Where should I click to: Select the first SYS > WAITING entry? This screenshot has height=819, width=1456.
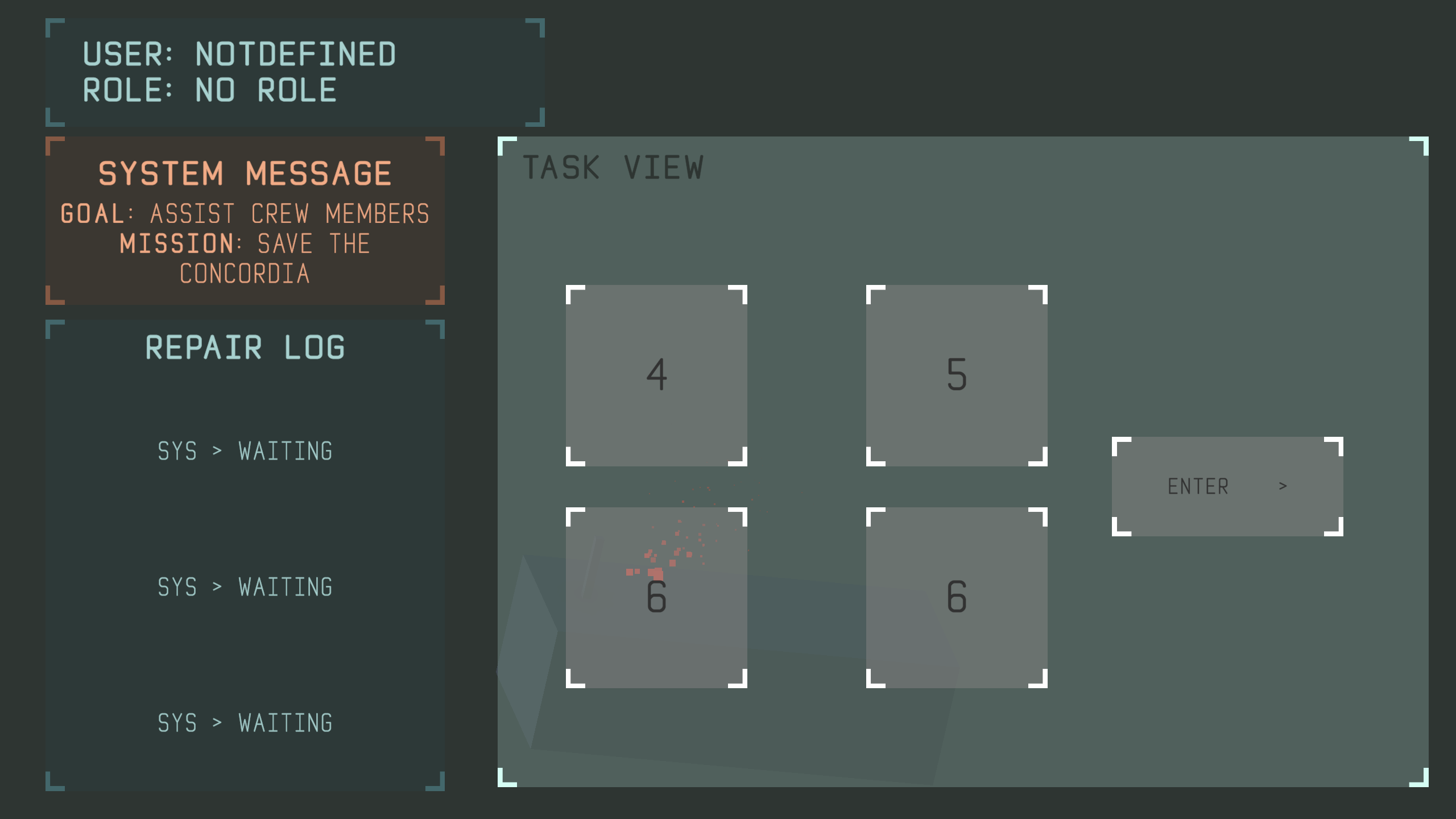click(245, 451)
